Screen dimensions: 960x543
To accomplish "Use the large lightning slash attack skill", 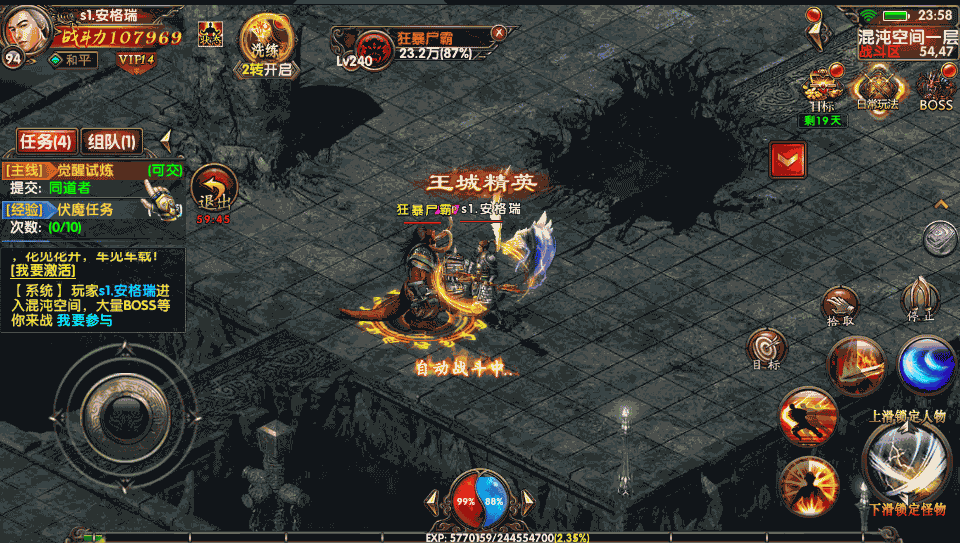I will [x=906, y=460].
